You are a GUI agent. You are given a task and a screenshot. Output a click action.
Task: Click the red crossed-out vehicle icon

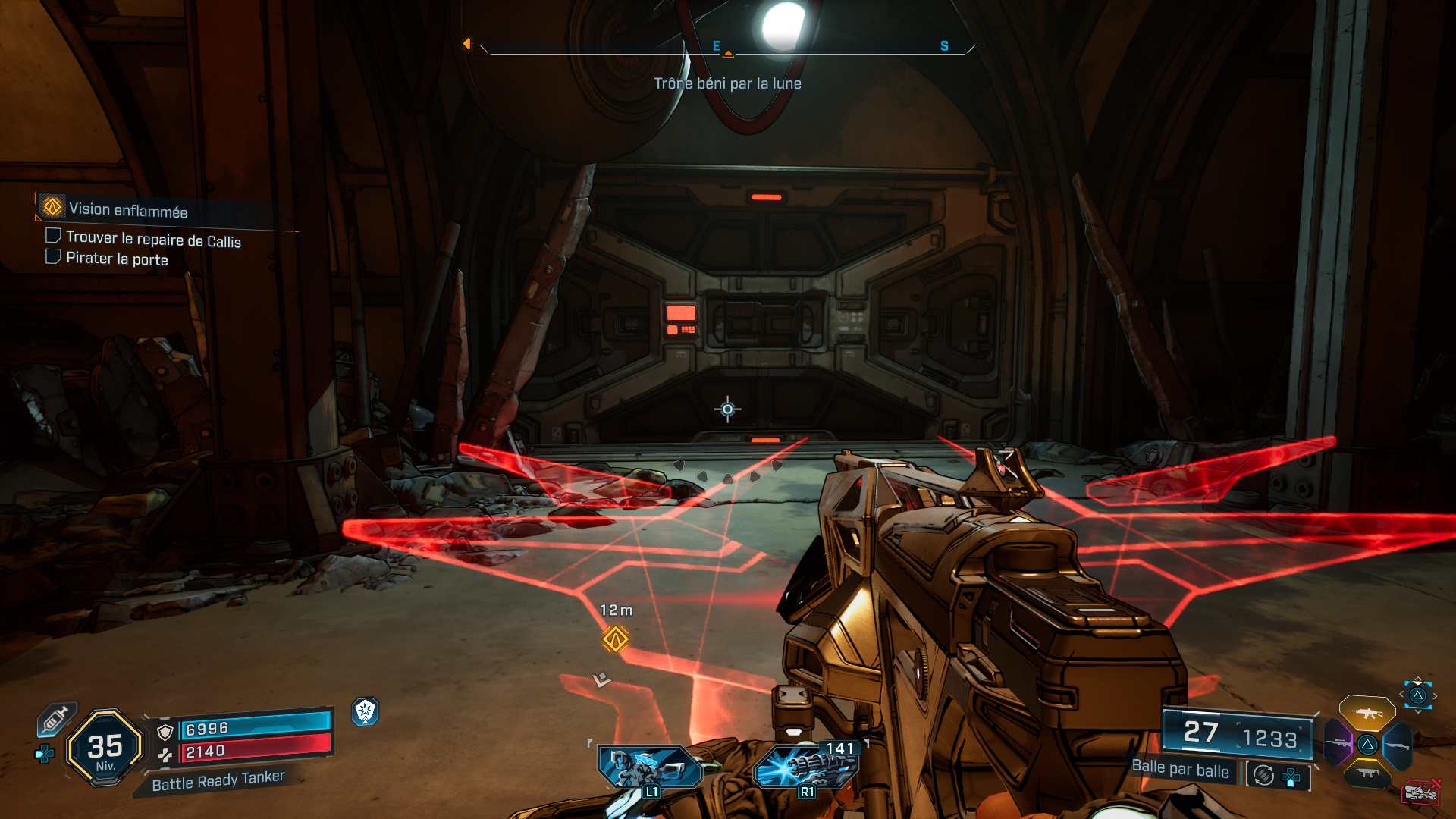point(1420,792)
